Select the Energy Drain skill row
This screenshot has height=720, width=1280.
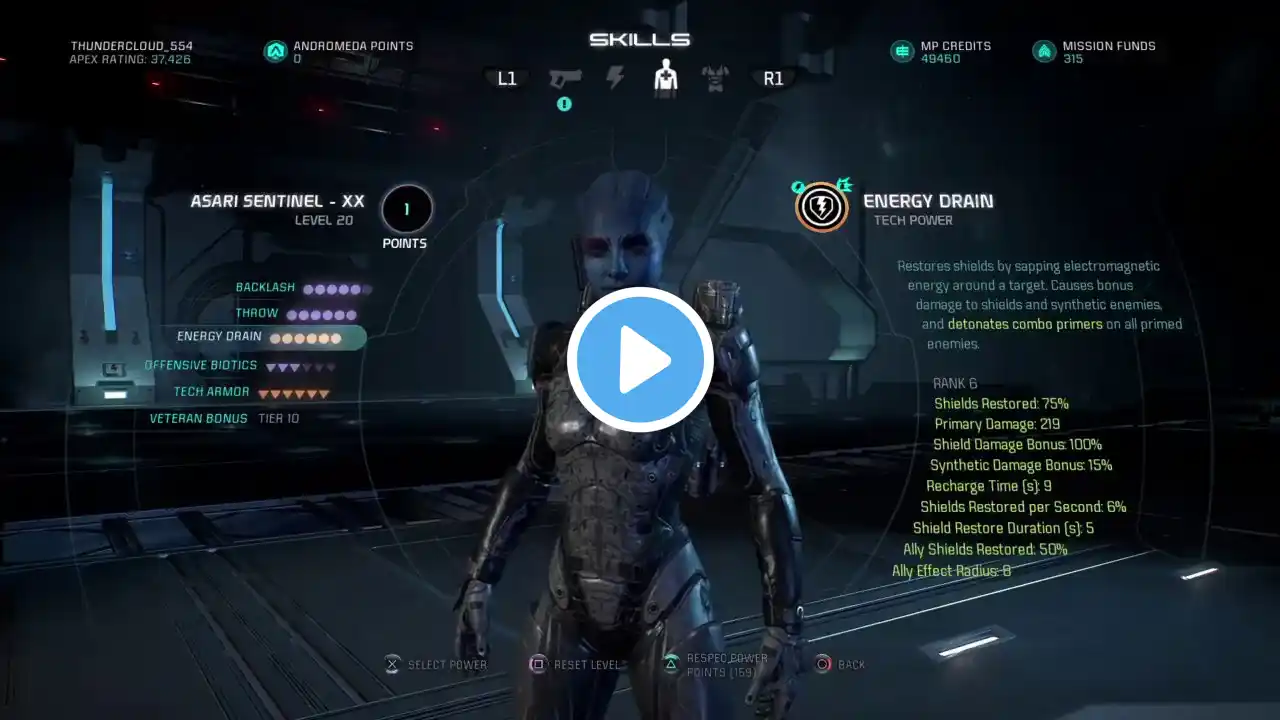pos(258,338)
